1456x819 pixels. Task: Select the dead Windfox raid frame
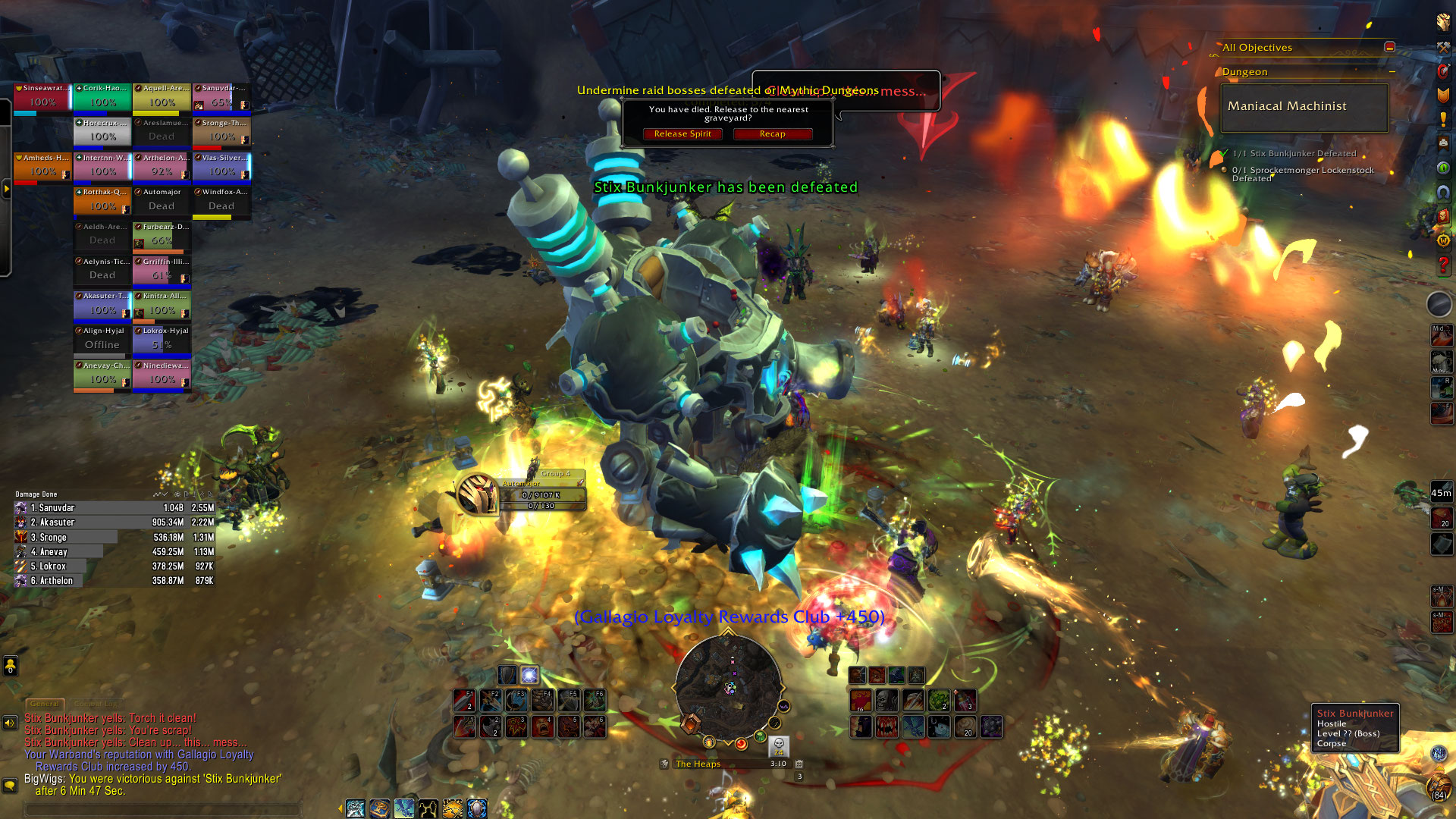pos(221,201)
